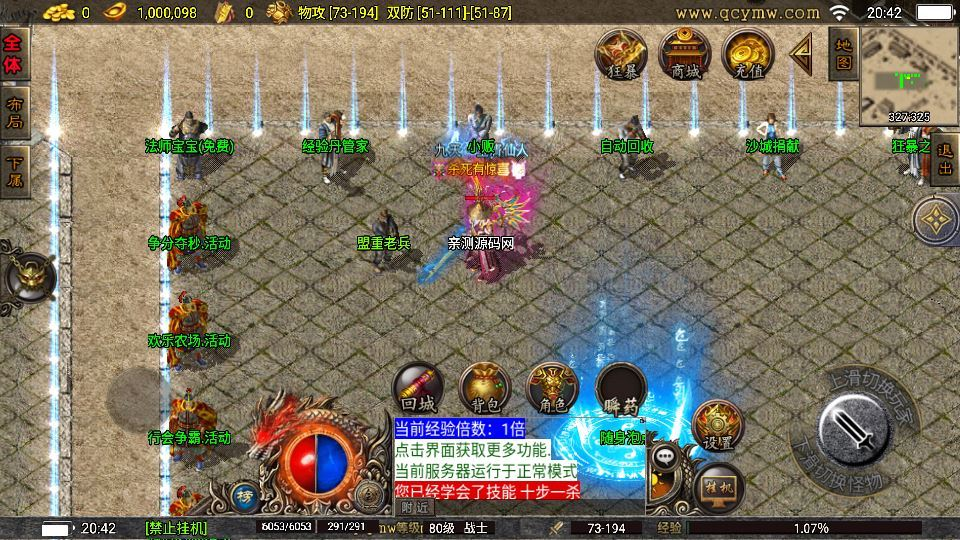Switch to the 下属 tab

(x=14, y=170)
